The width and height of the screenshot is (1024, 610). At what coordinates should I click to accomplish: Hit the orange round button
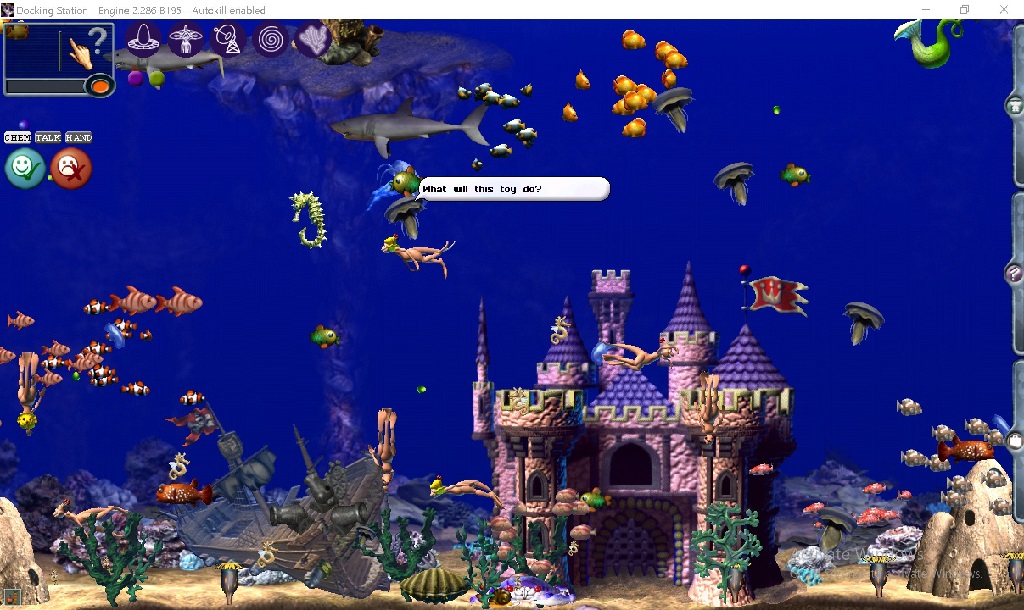(x=99, y=87)
